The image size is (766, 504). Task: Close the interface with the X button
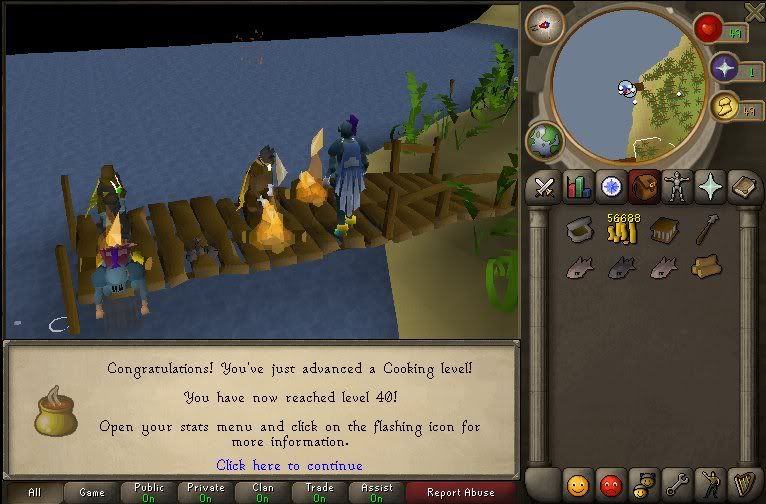755,10
